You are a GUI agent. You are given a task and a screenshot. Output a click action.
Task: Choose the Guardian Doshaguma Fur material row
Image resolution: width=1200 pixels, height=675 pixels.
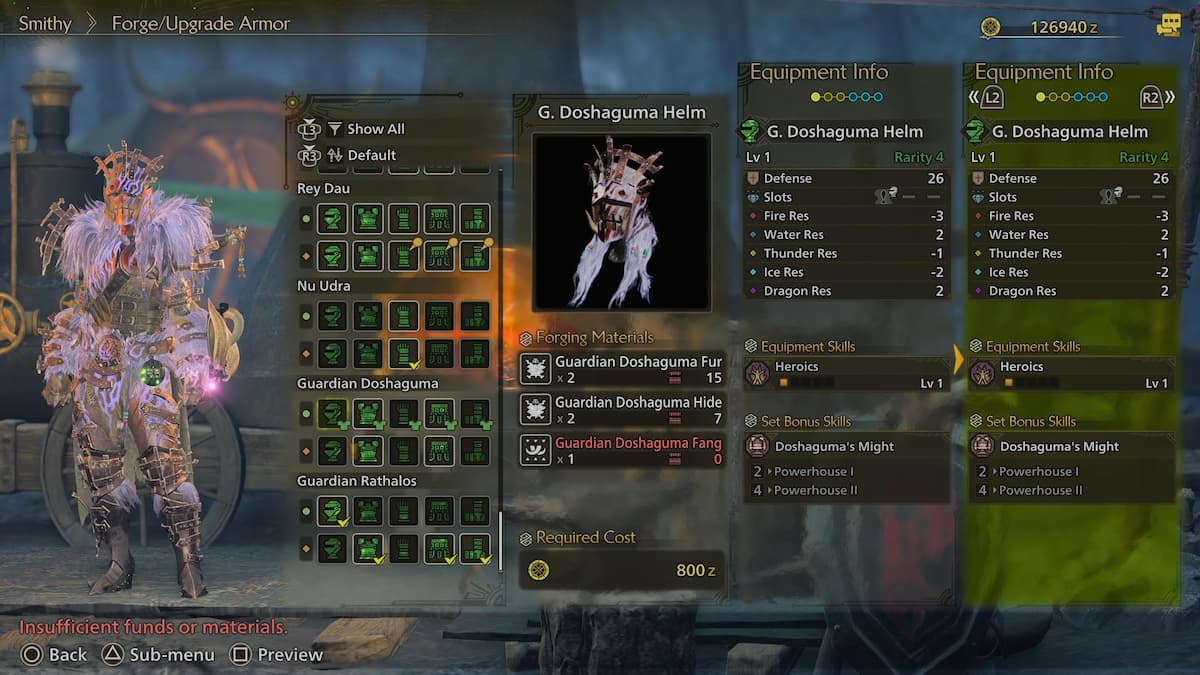point(621,369)
